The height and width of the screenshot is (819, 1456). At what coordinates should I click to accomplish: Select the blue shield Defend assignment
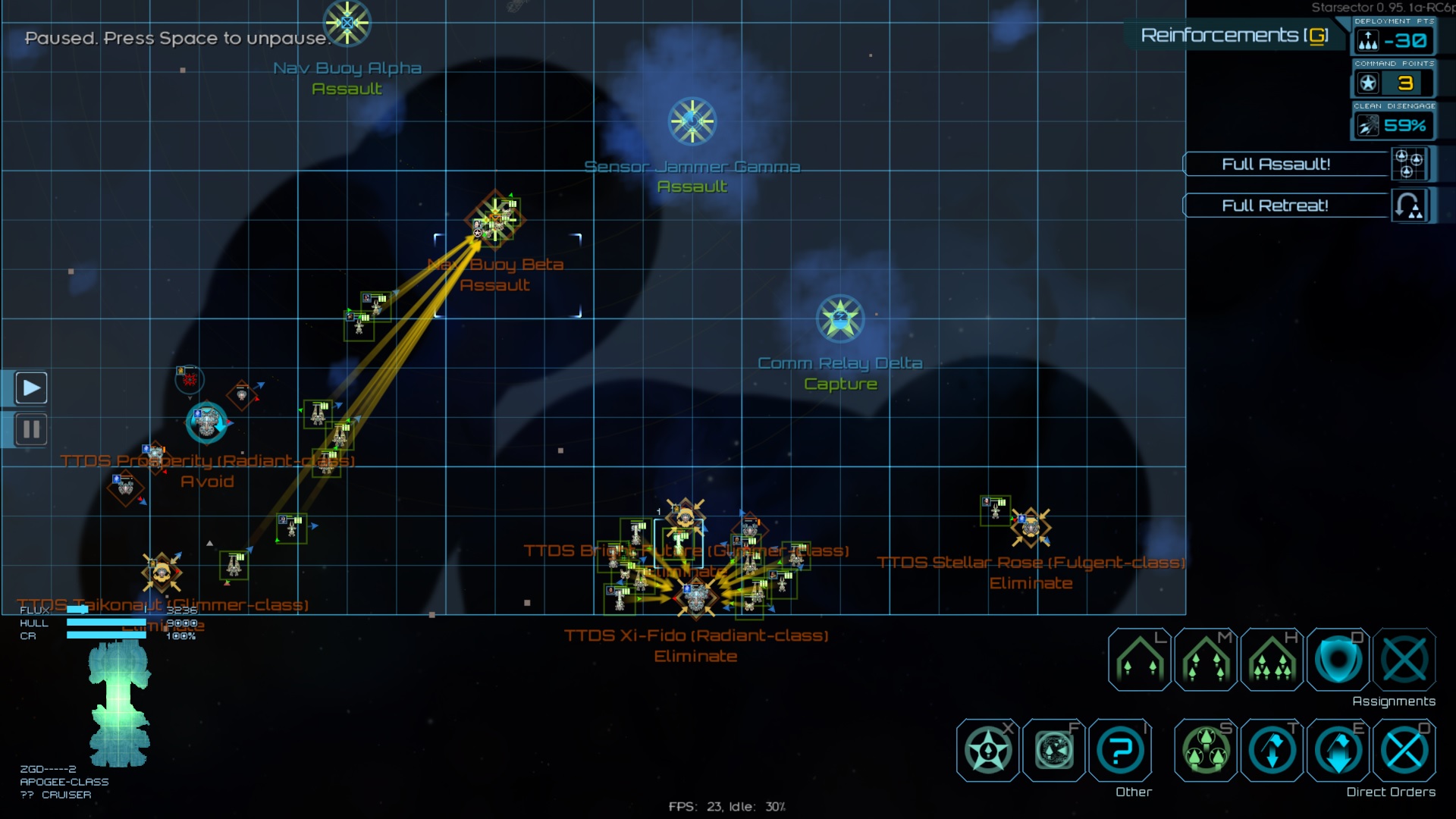pos(1338,660)
